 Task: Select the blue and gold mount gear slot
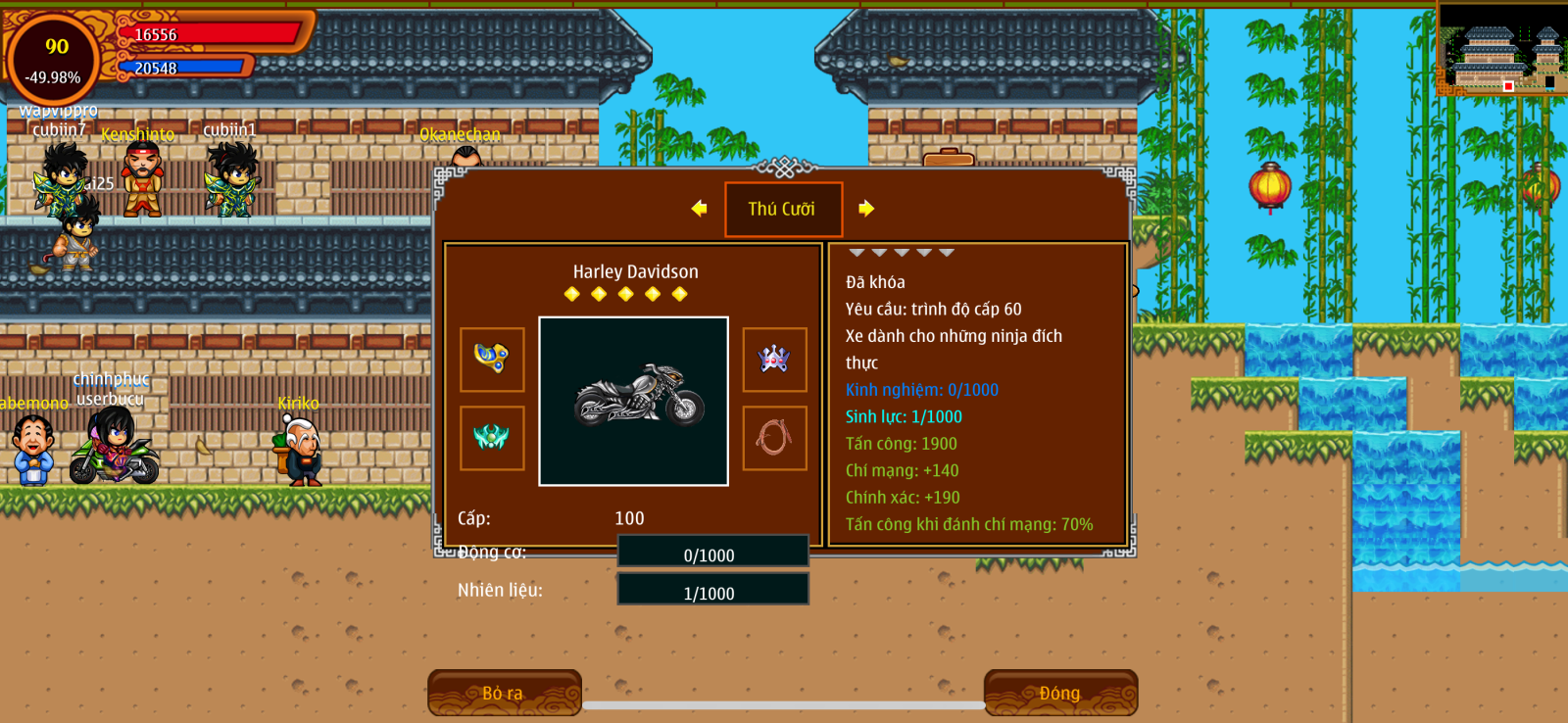tap(492, 360)
